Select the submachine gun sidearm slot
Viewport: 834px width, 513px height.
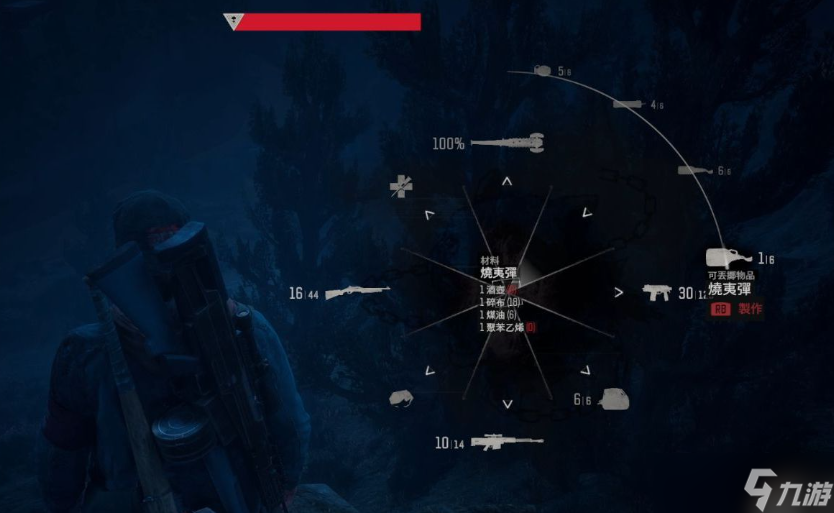(657, 292)
